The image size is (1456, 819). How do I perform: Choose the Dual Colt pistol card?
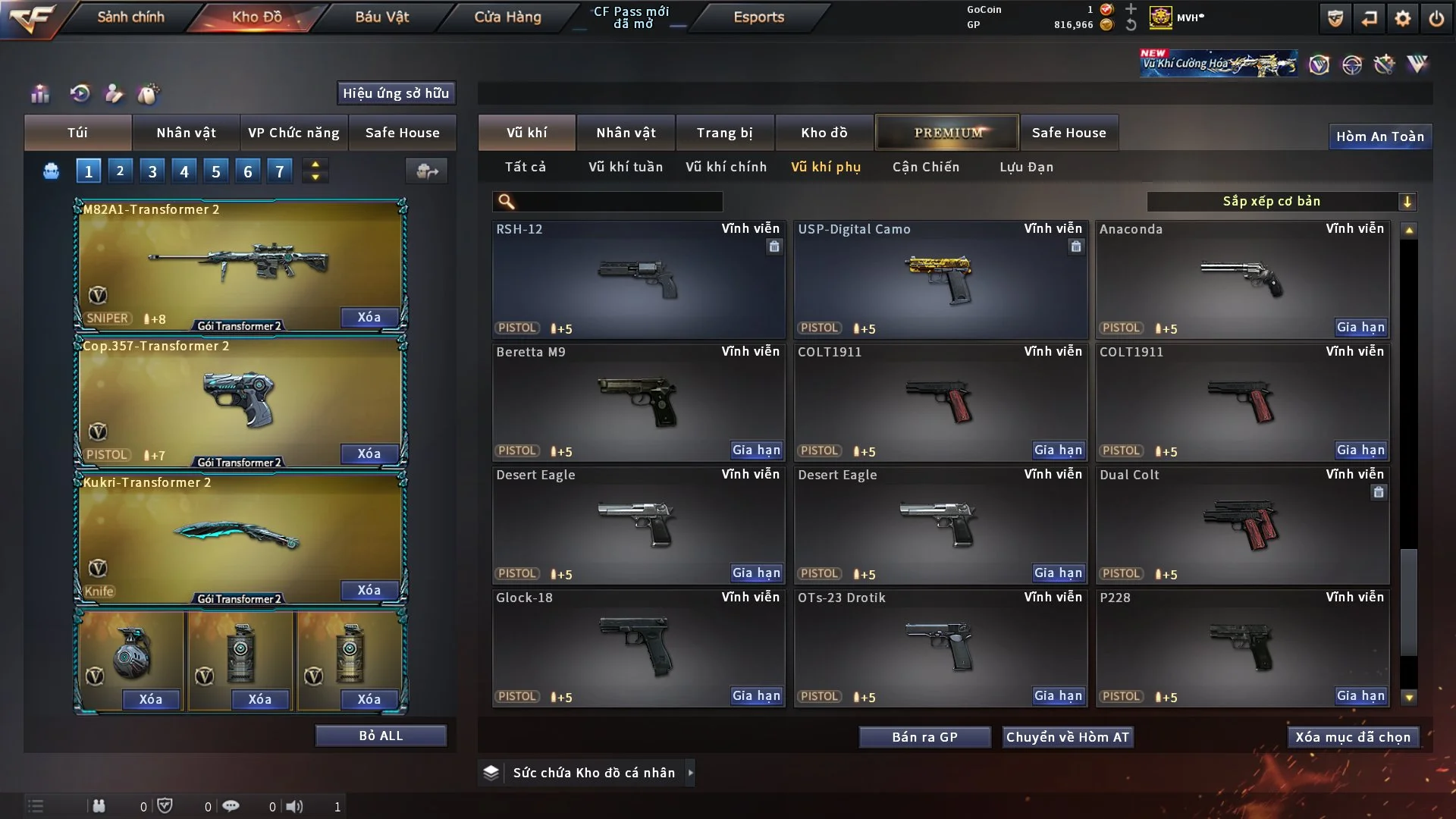(1242, 525)
